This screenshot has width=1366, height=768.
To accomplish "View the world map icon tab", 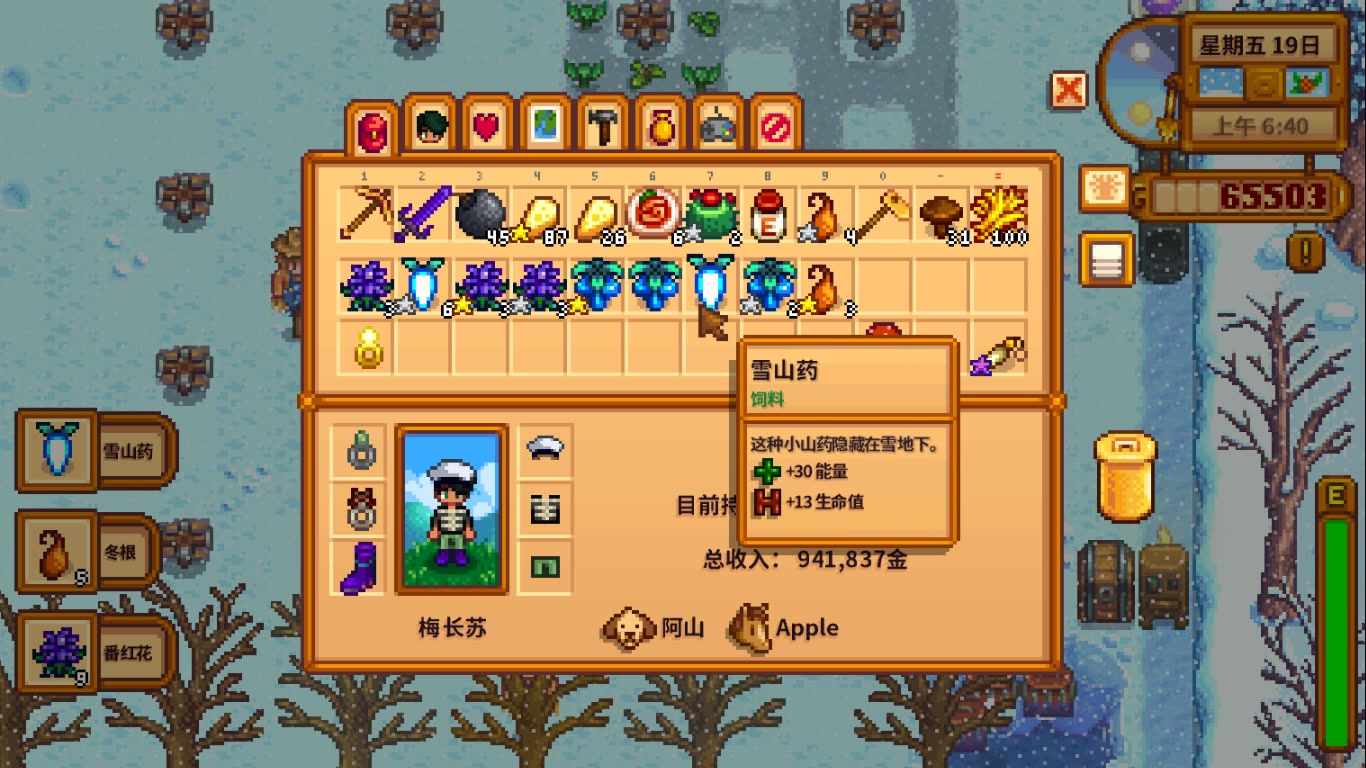I will (x=543, y=125).
